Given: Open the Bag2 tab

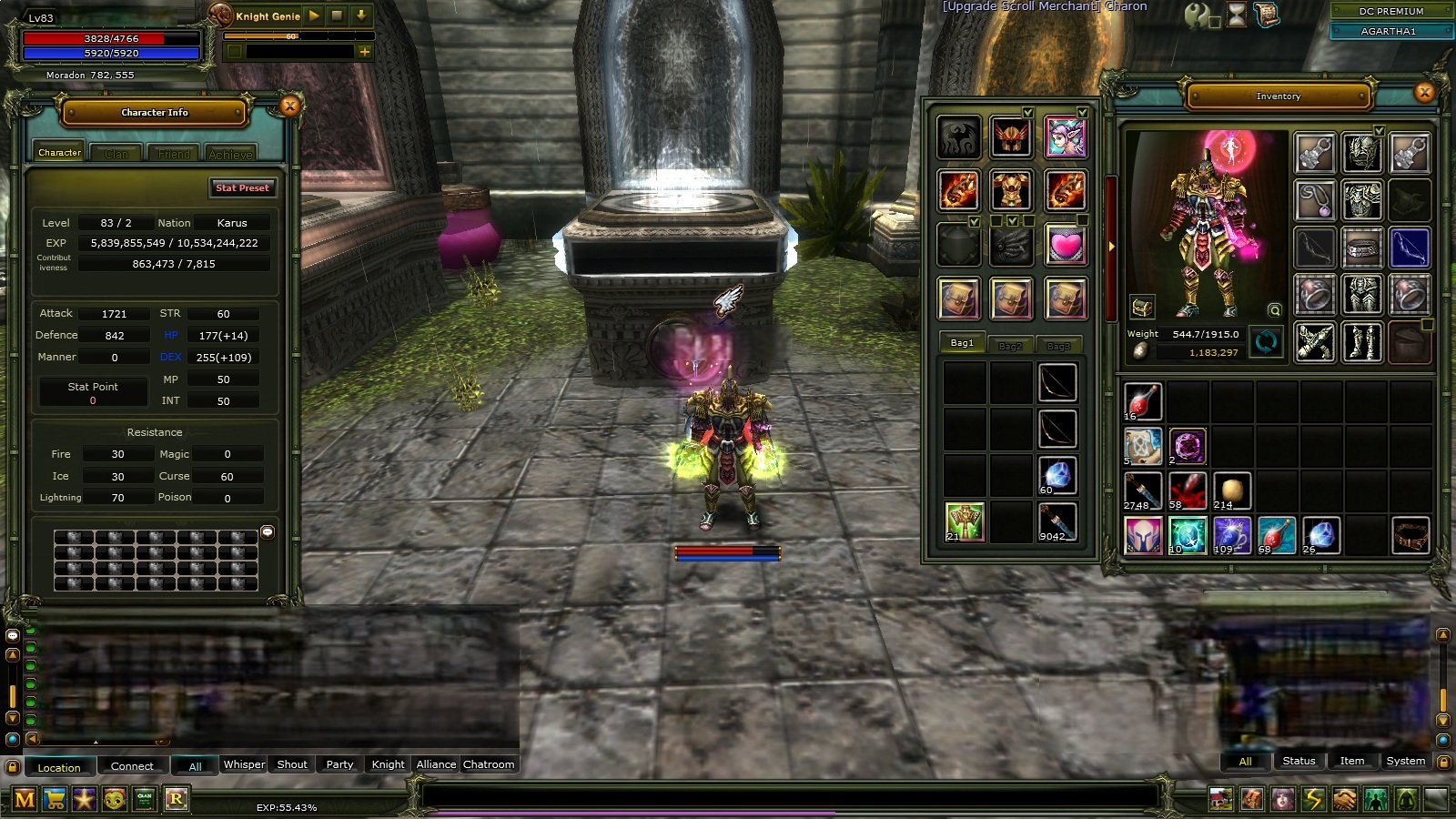Looking at the screenshot, I should pos(1010,345).
